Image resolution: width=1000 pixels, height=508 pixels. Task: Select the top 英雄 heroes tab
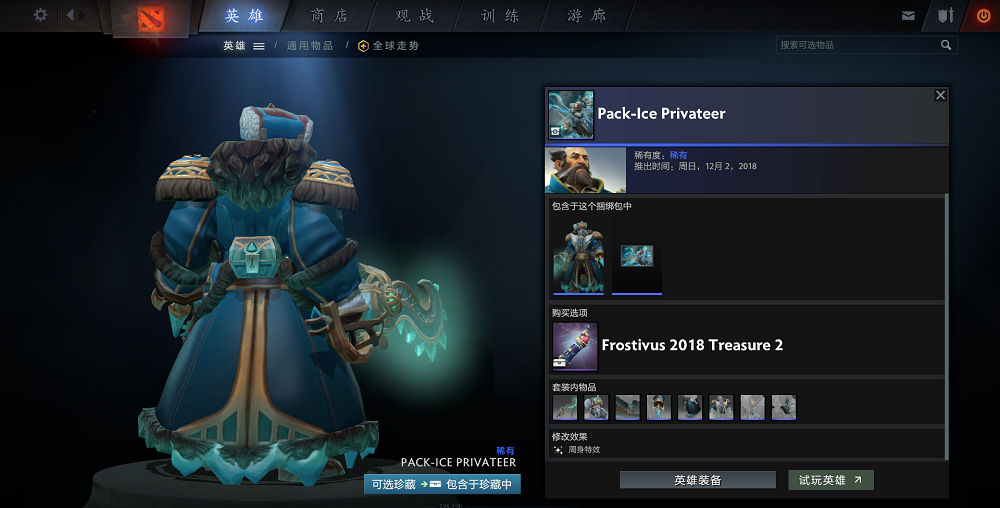[x=246, y=16]
